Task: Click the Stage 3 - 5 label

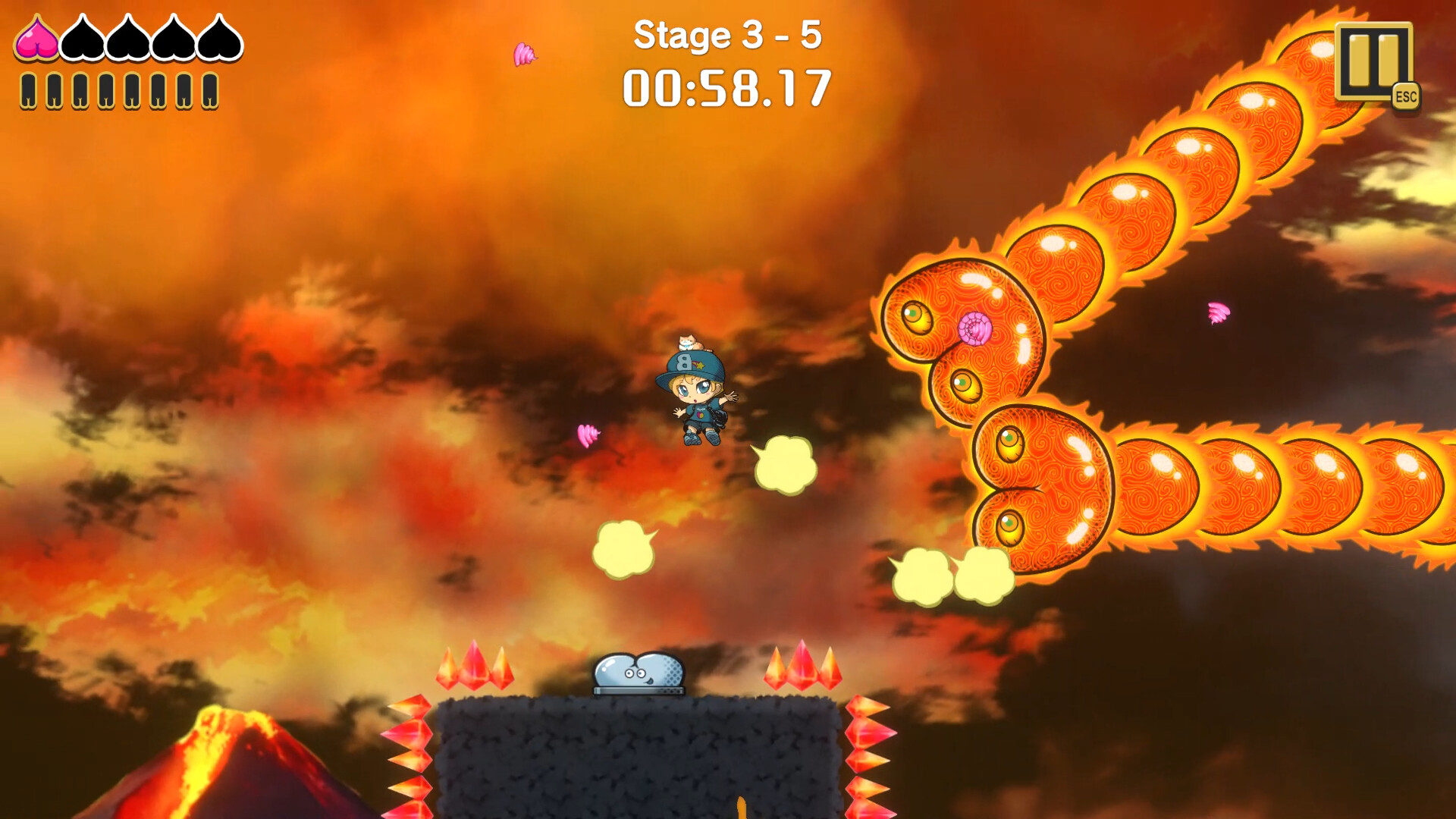Action: (730, 36)
